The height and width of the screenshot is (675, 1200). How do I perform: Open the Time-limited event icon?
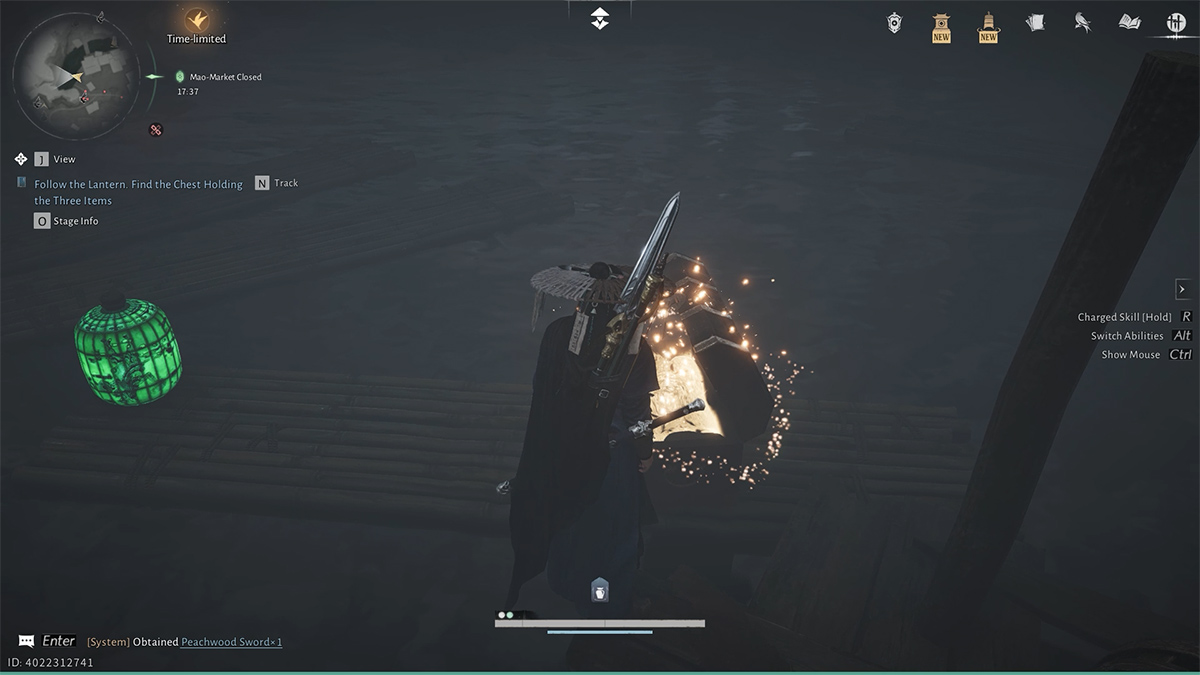click(x=196, y=20)
